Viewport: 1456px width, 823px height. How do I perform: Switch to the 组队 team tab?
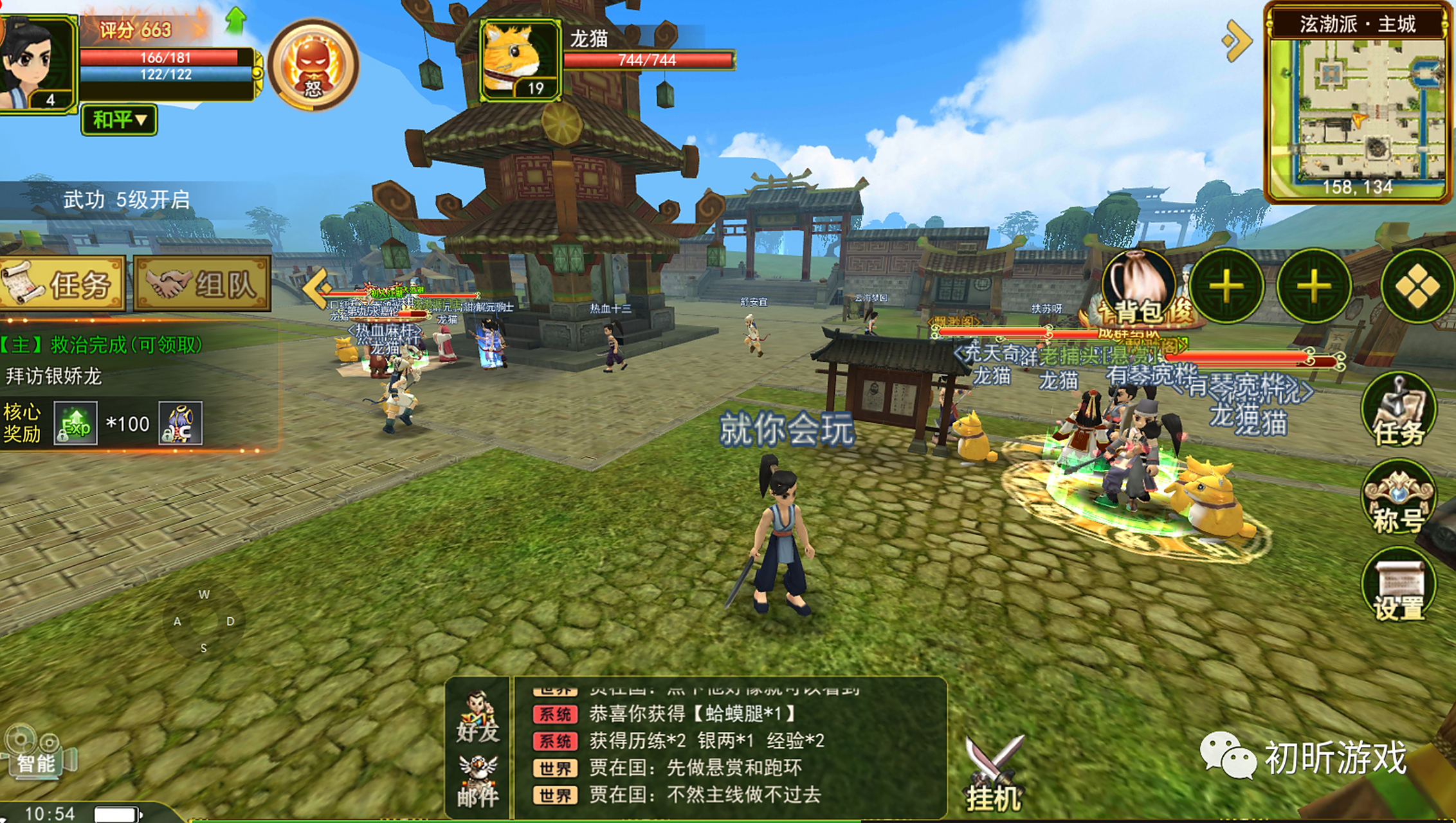point(202,284)
